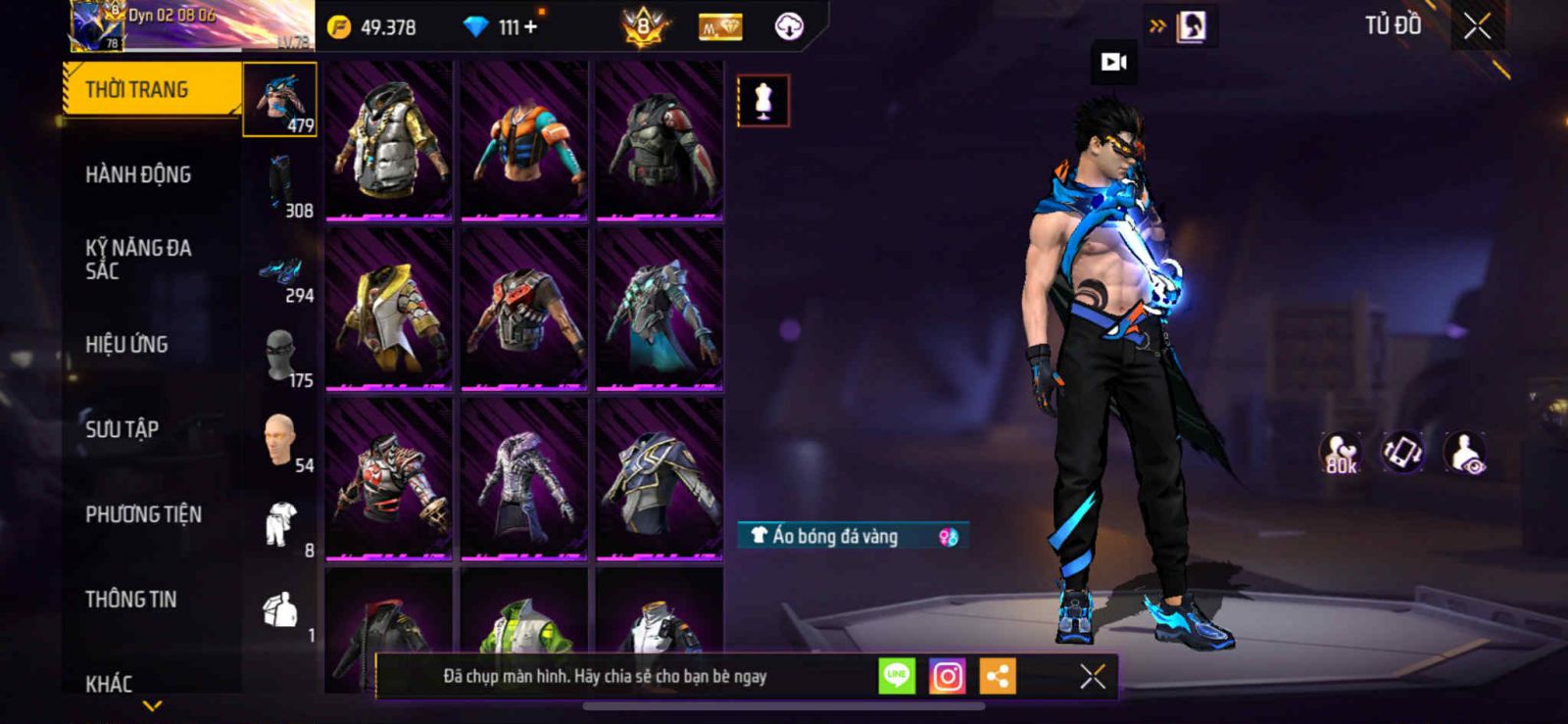1568x724 pixels.
Task: Open the mannequin outfit preset icon
Action: point(762,100)
